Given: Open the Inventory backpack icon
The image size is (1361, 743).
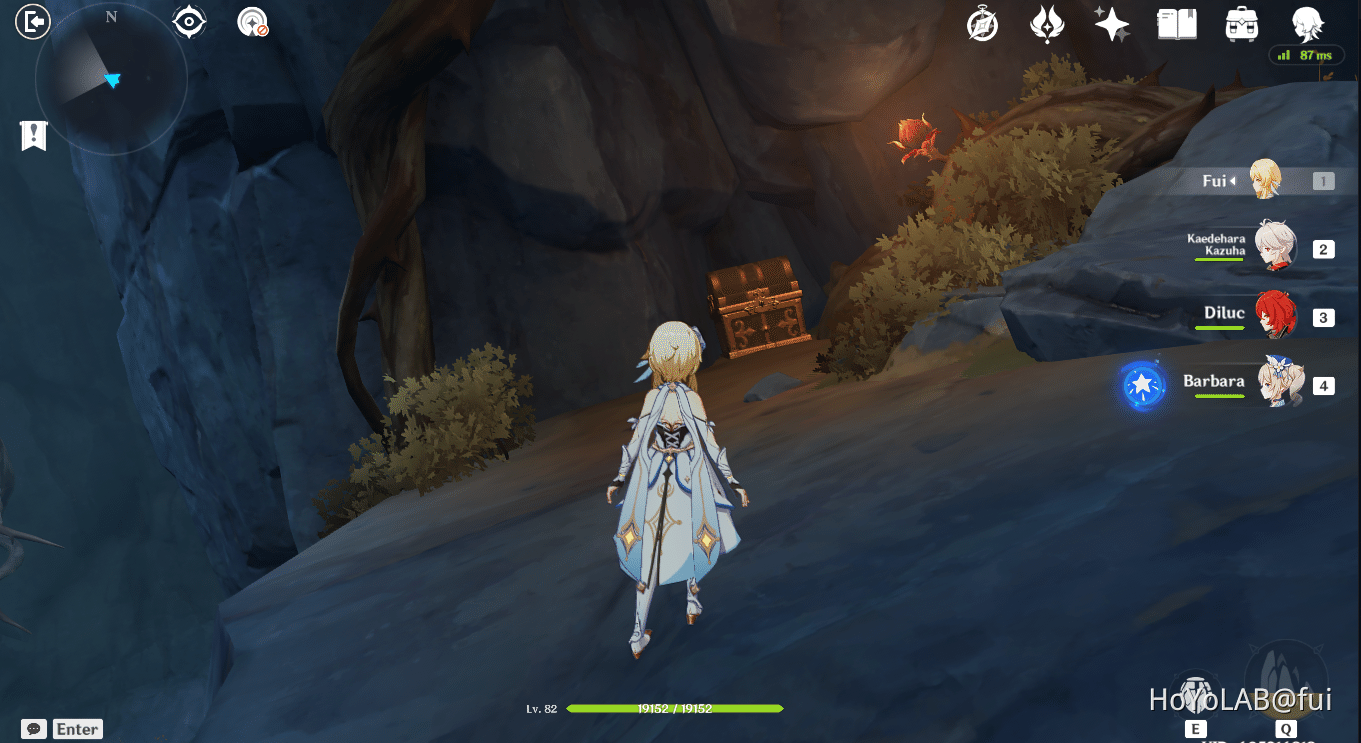Looking at the screenshot, I should (1241, 24).
